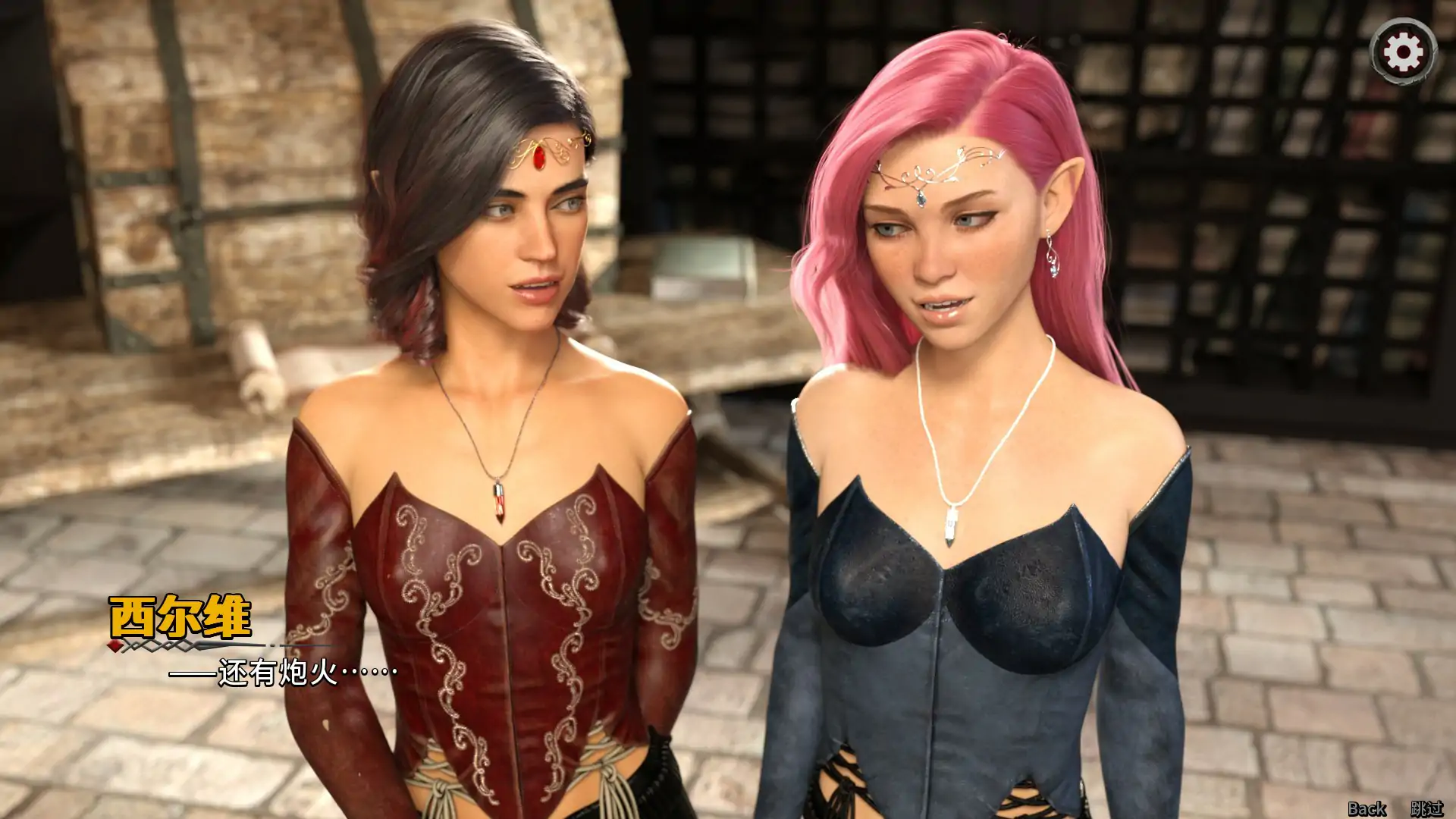Click the red gem circlet on the dark-haired character
This screenshot has width=1456, height=819.
[x=540, y=159]
